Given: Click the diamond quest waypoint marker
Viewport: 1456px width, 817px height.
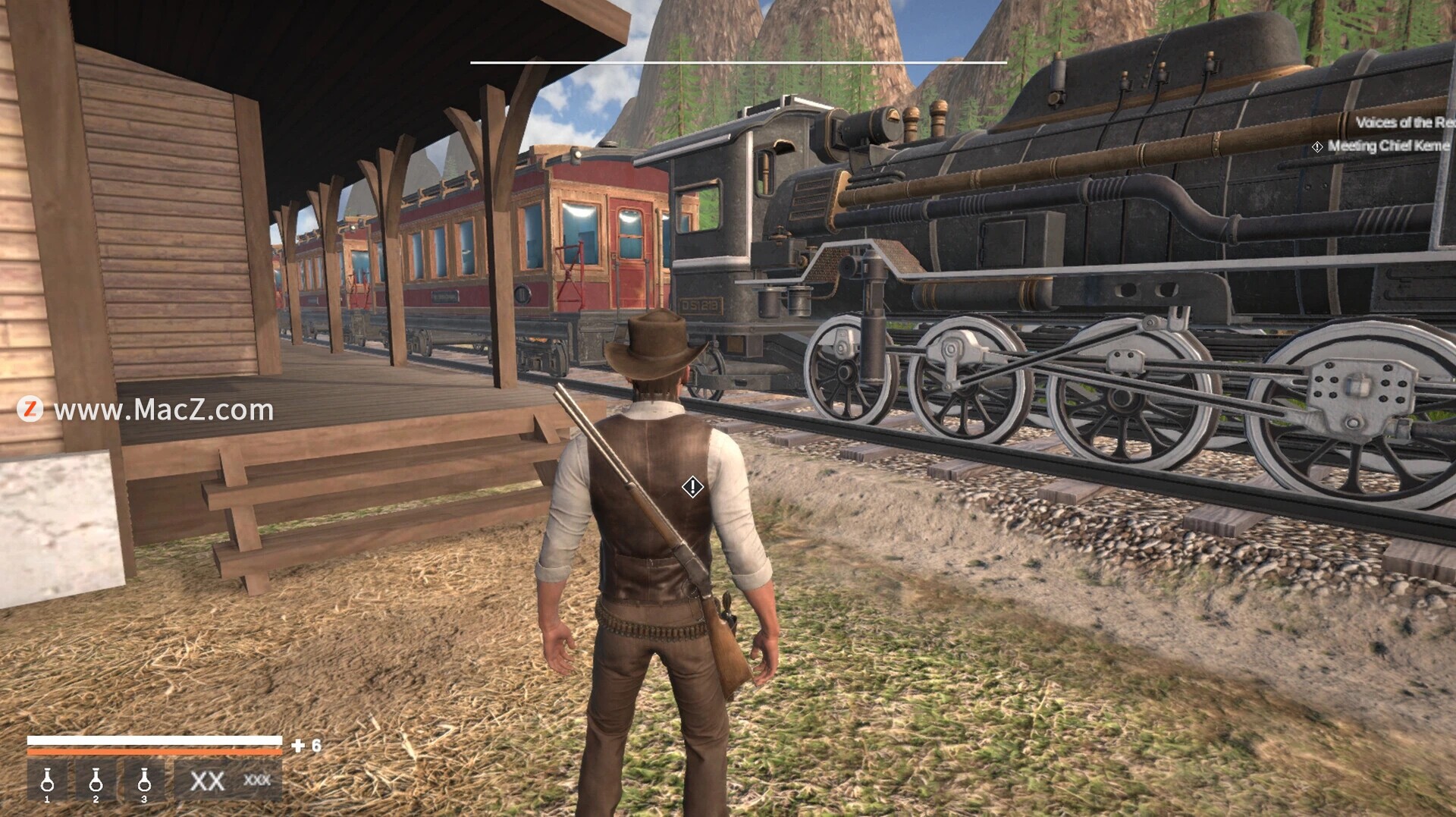Looking at the screenshot, I should pyautogui.click(x=692, y=487).
